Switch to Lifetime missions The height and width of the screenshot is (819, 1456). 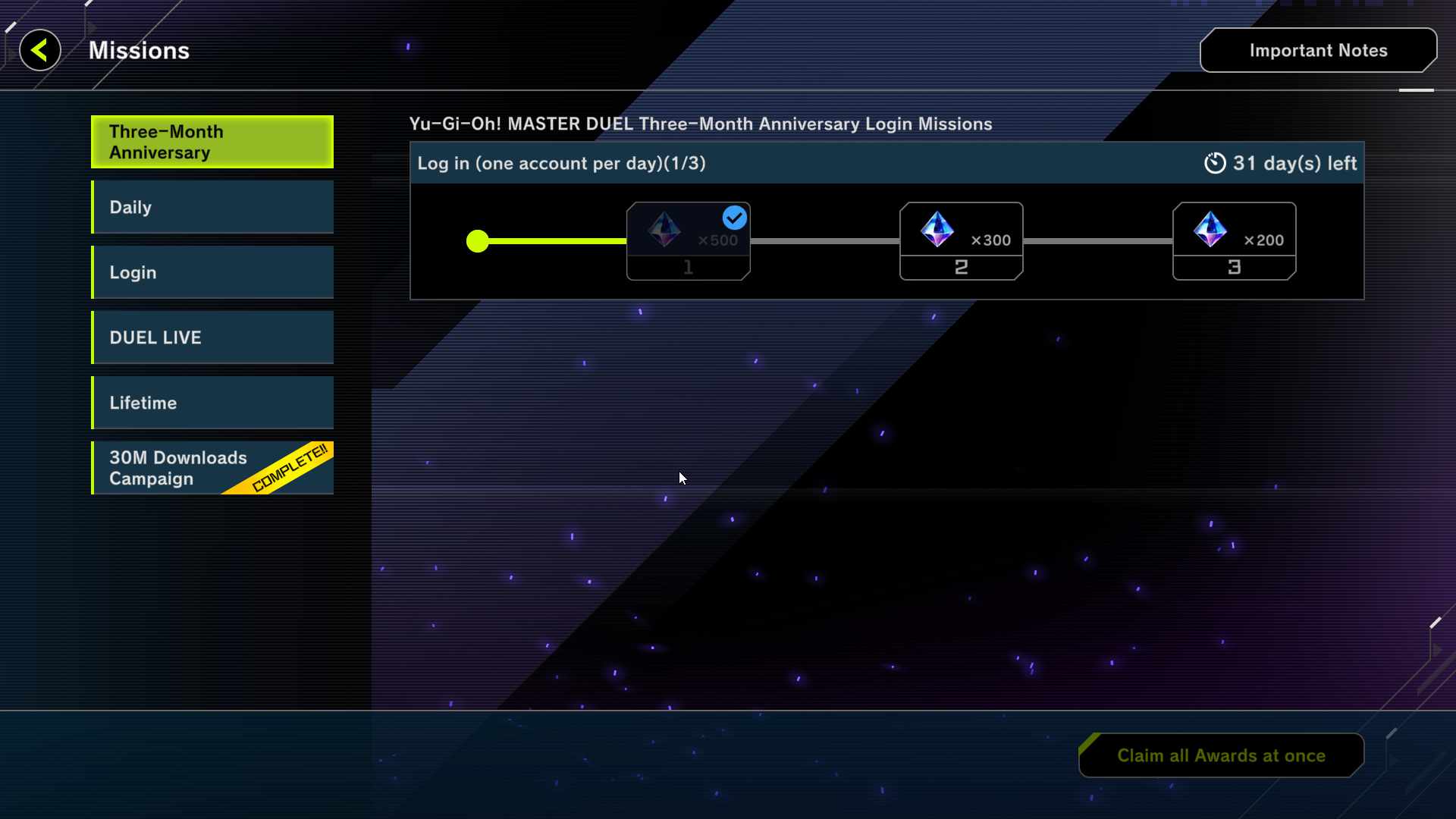point(212,403)
